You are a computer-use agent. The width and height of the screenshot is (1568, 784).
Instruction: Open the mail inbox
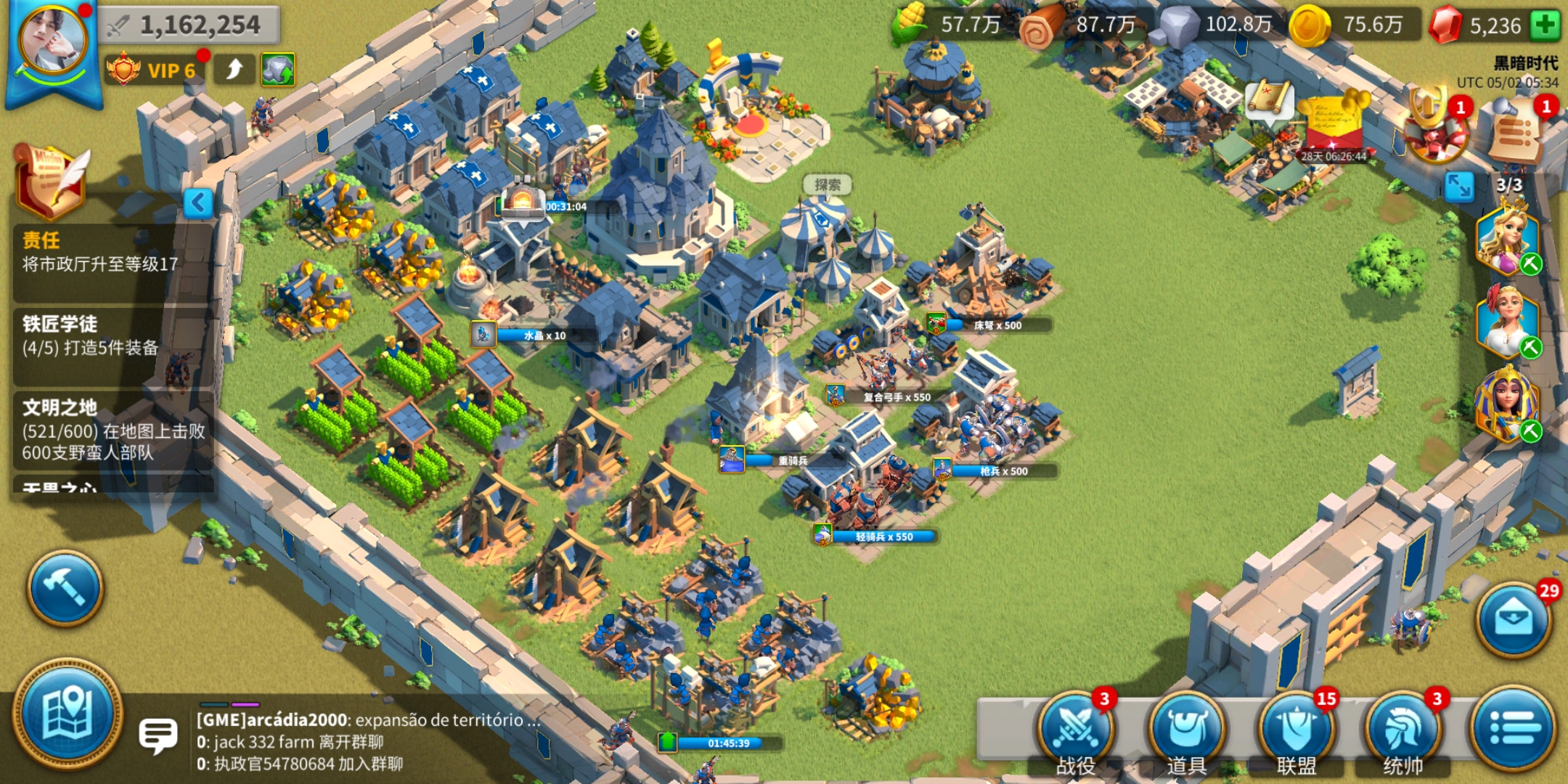(1514, 620)
